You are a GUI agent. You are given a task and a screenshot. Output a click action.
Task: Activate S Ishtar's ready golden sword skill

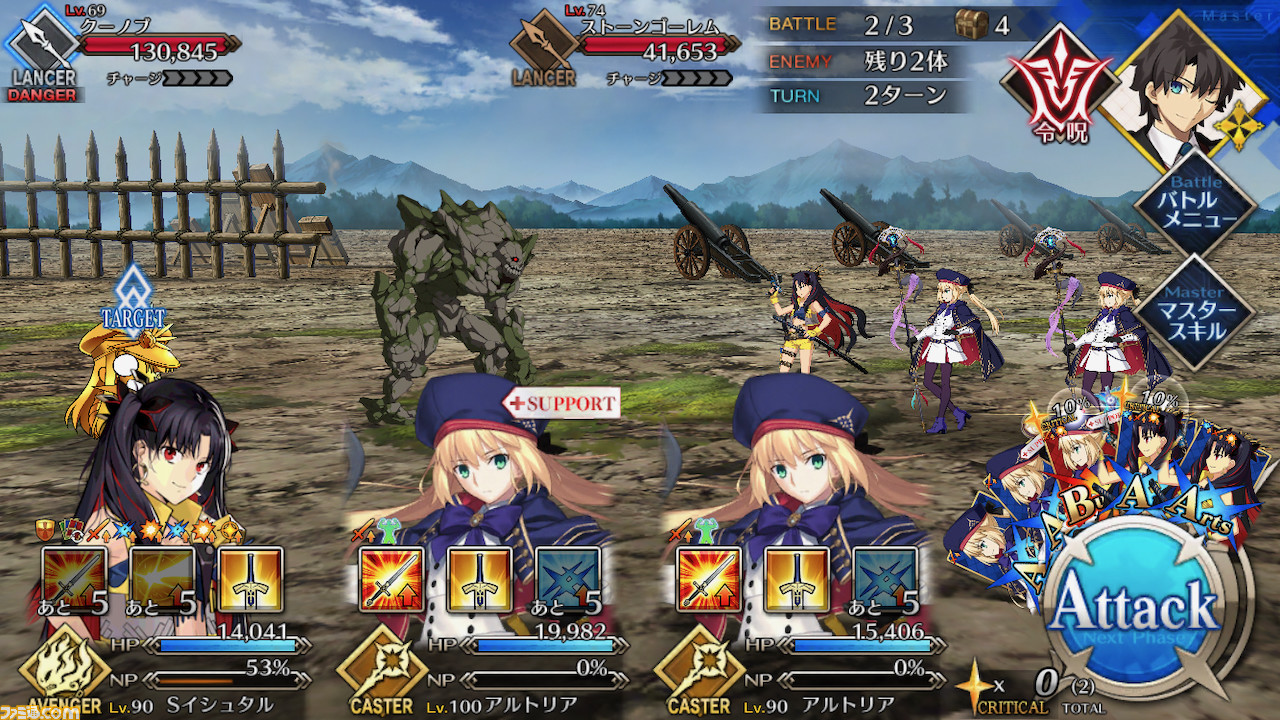(250, 581)
